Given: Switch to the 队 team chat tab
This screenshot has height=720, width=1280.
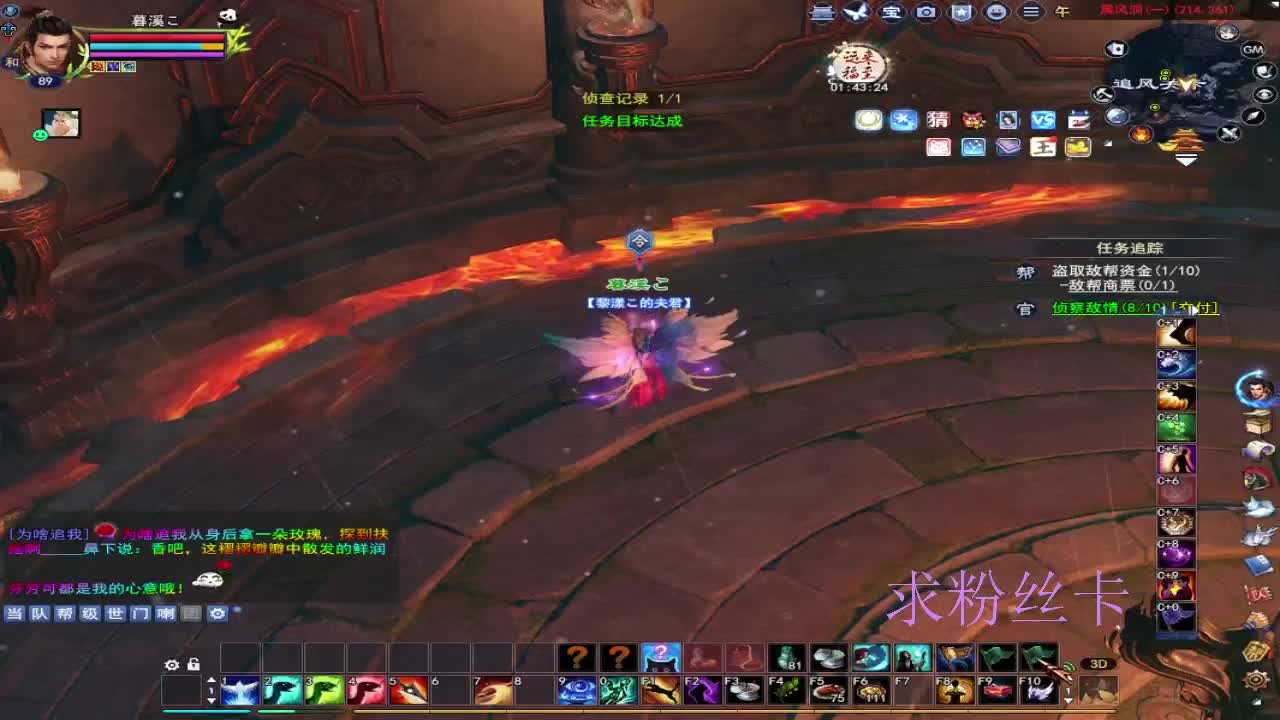Looking at the screenshot, I should [x=39, y=614].
